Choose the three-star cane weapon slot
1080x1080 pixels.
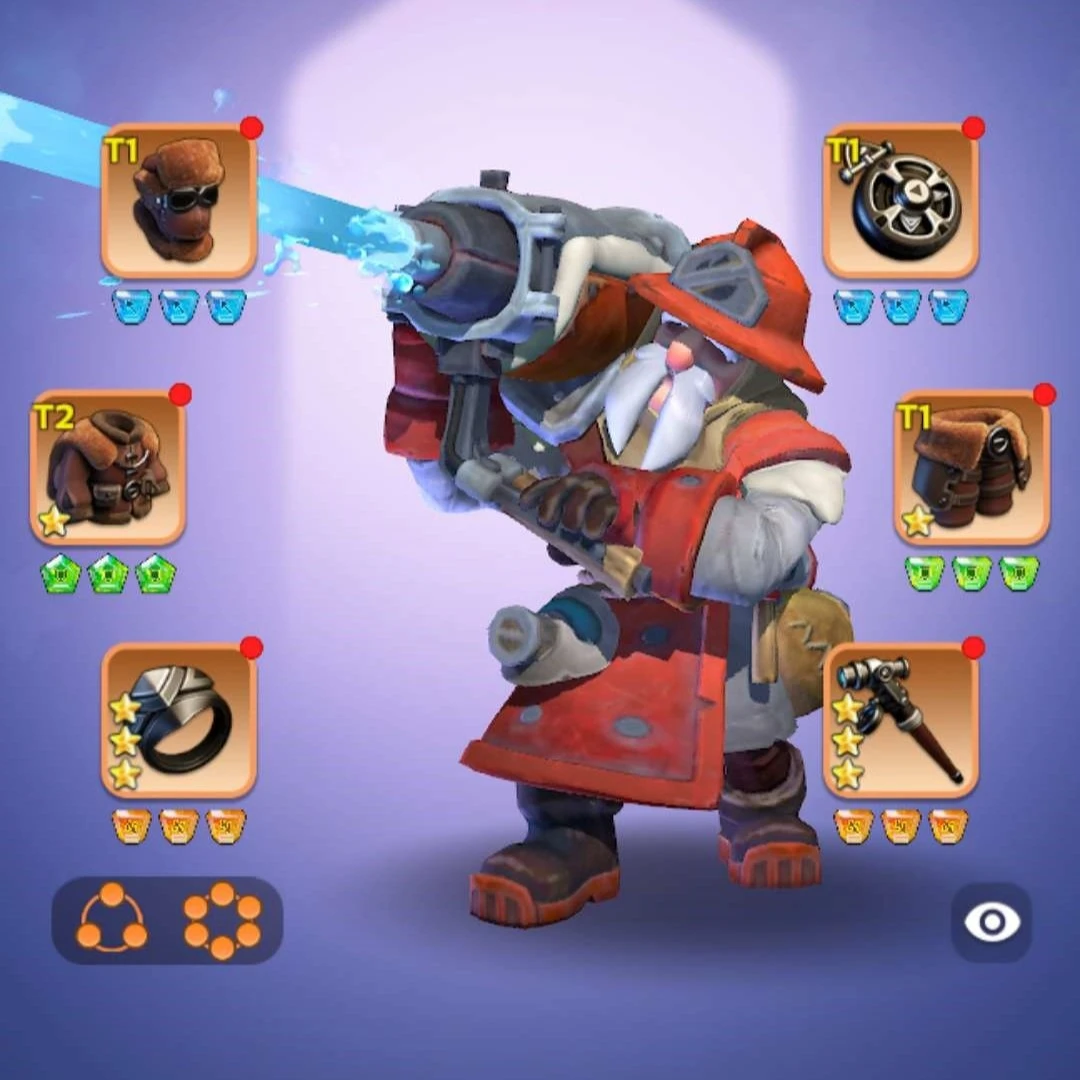[x=900, y=720]
